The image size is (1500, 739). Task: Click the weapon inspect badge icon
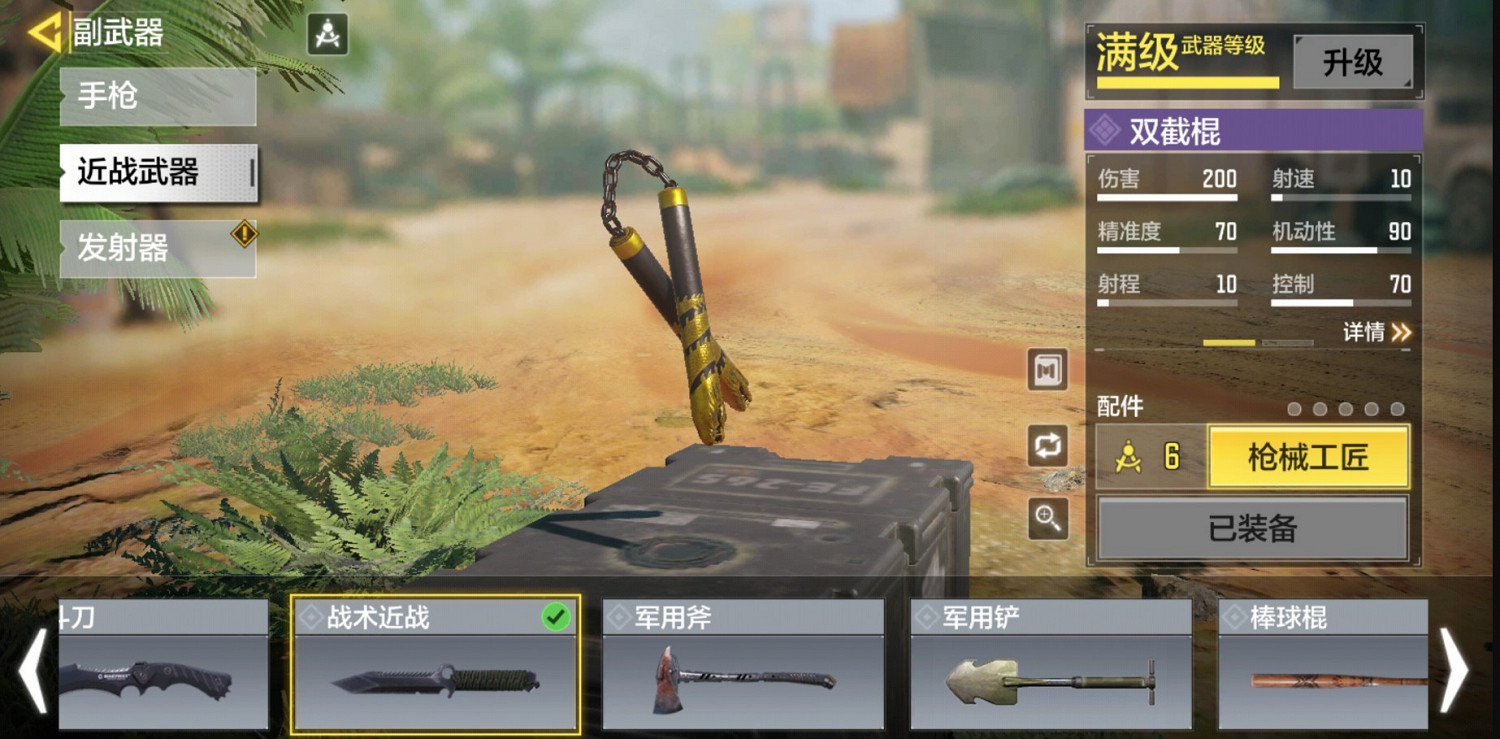click(1046, 370)
